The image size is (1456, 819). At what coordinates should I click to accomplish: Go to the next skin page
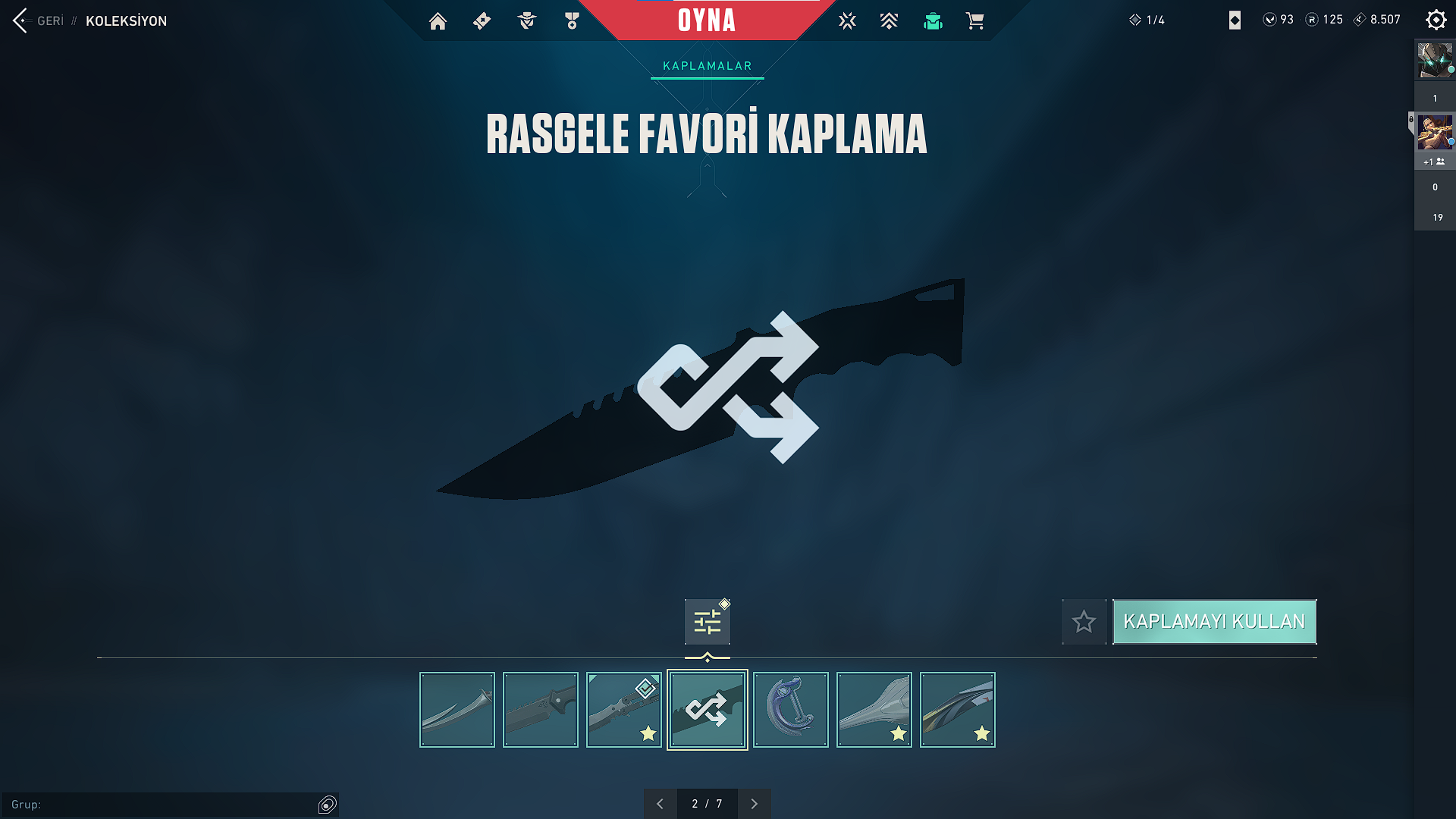click(x=754, y=804)
